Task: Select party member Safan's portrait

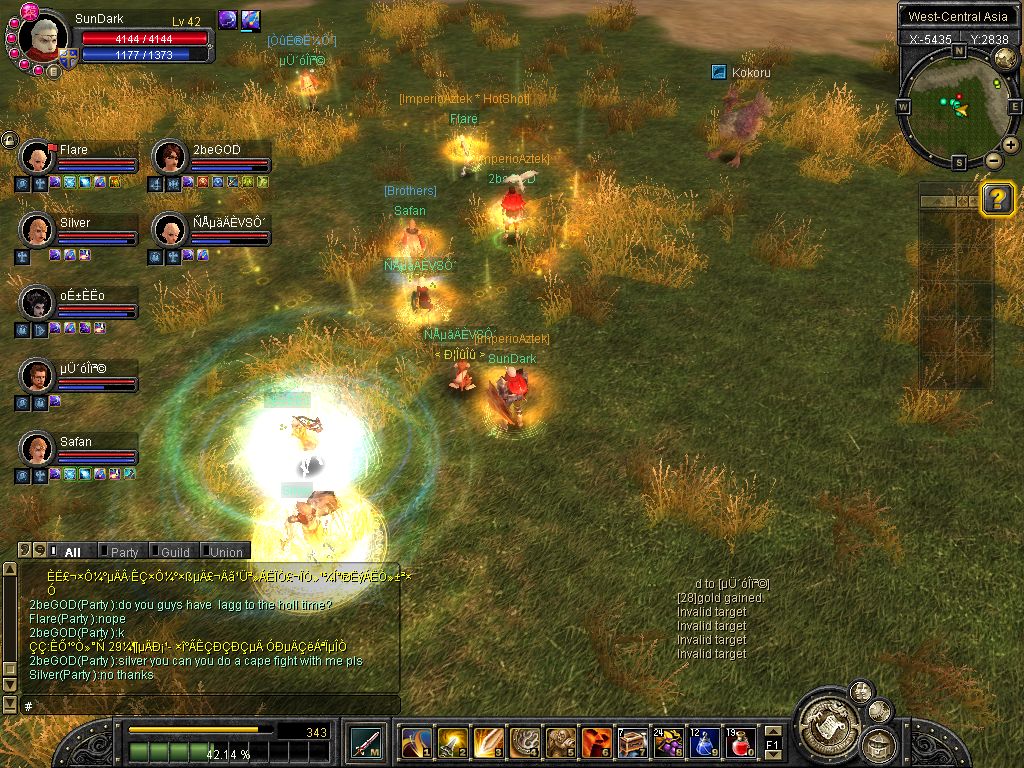Action: (x=37, y=449)
